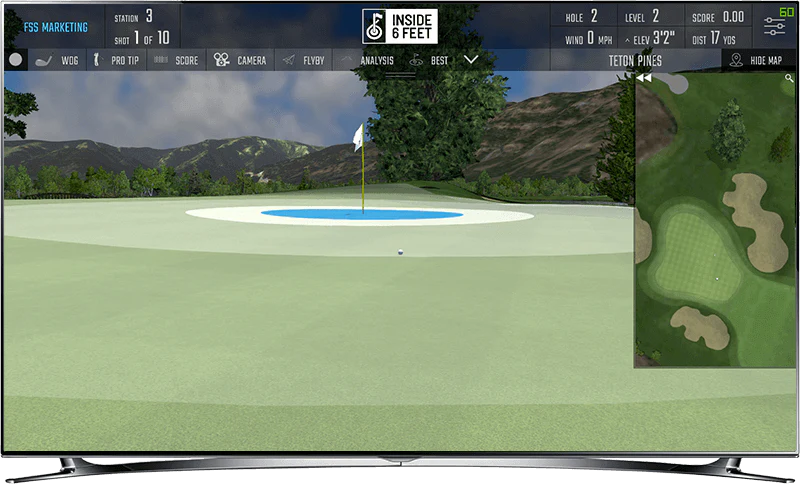The image size is (800, 486).
Task: Click the Hide Map button
Action: 762,60
